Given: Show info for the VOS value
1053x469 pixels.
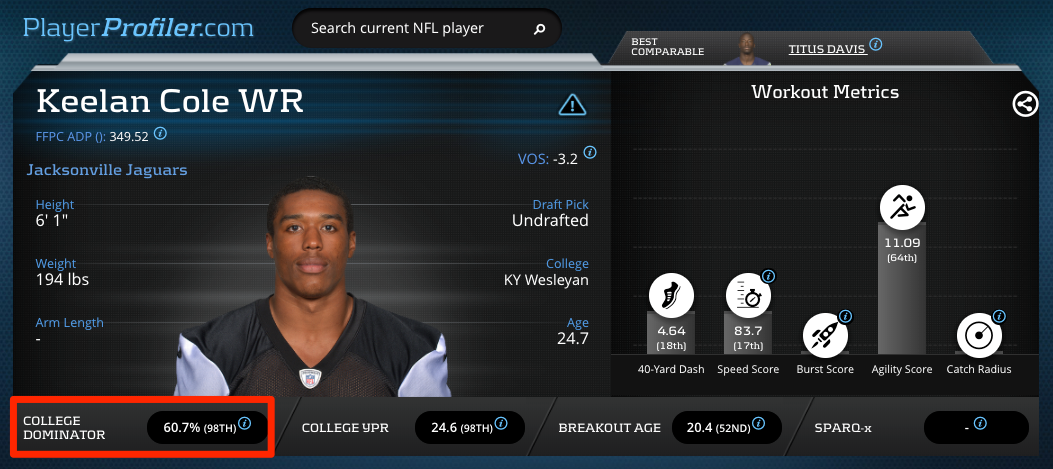Looking at the screenshot, I should tap(590, 153).
